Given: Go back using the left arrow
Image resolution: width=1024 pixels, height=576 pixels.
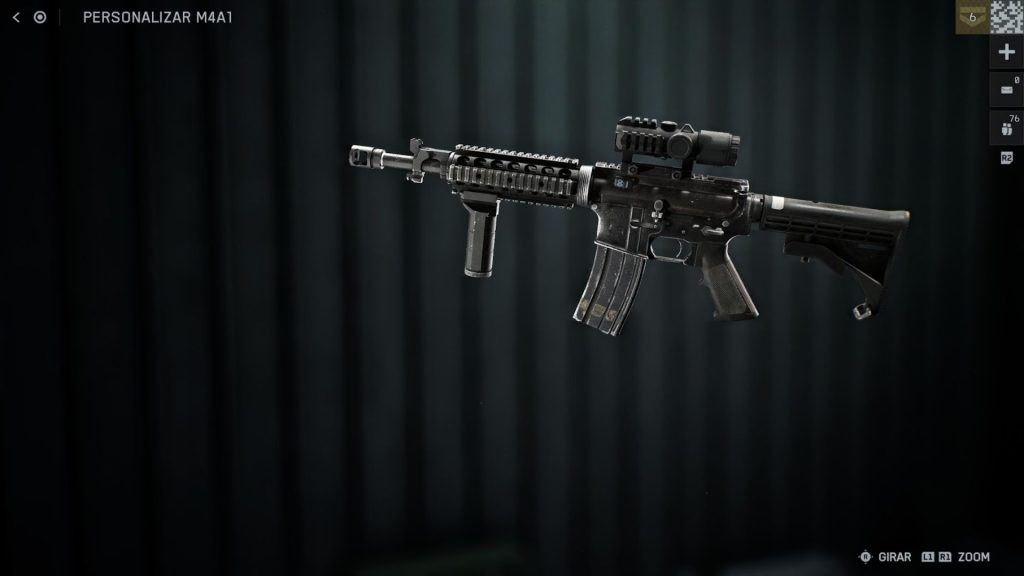Looking at the screenshot, I should tap(16, 17).
